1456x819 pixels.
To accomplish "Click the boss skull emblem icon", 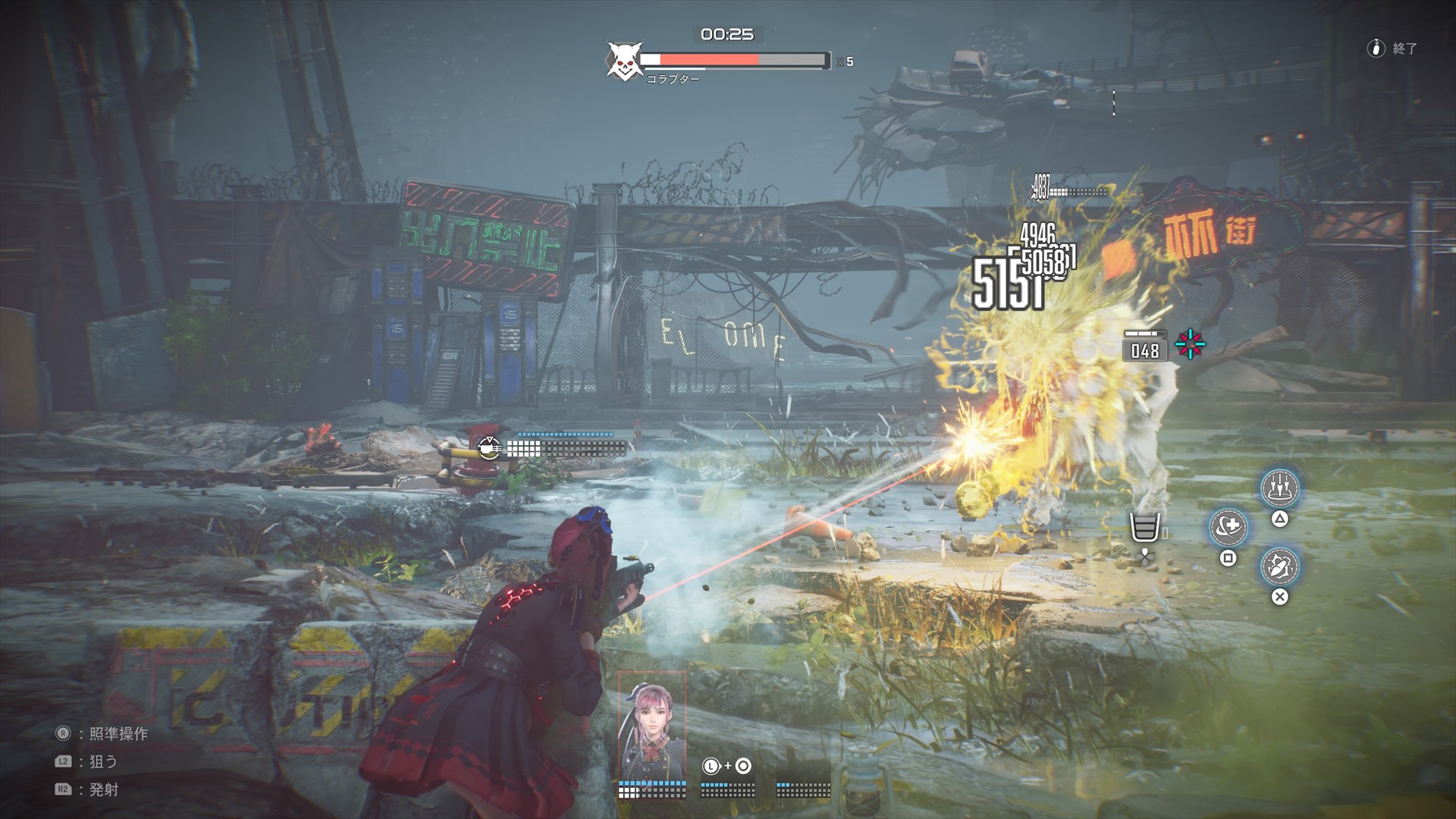I will click(x=624, y=61).
